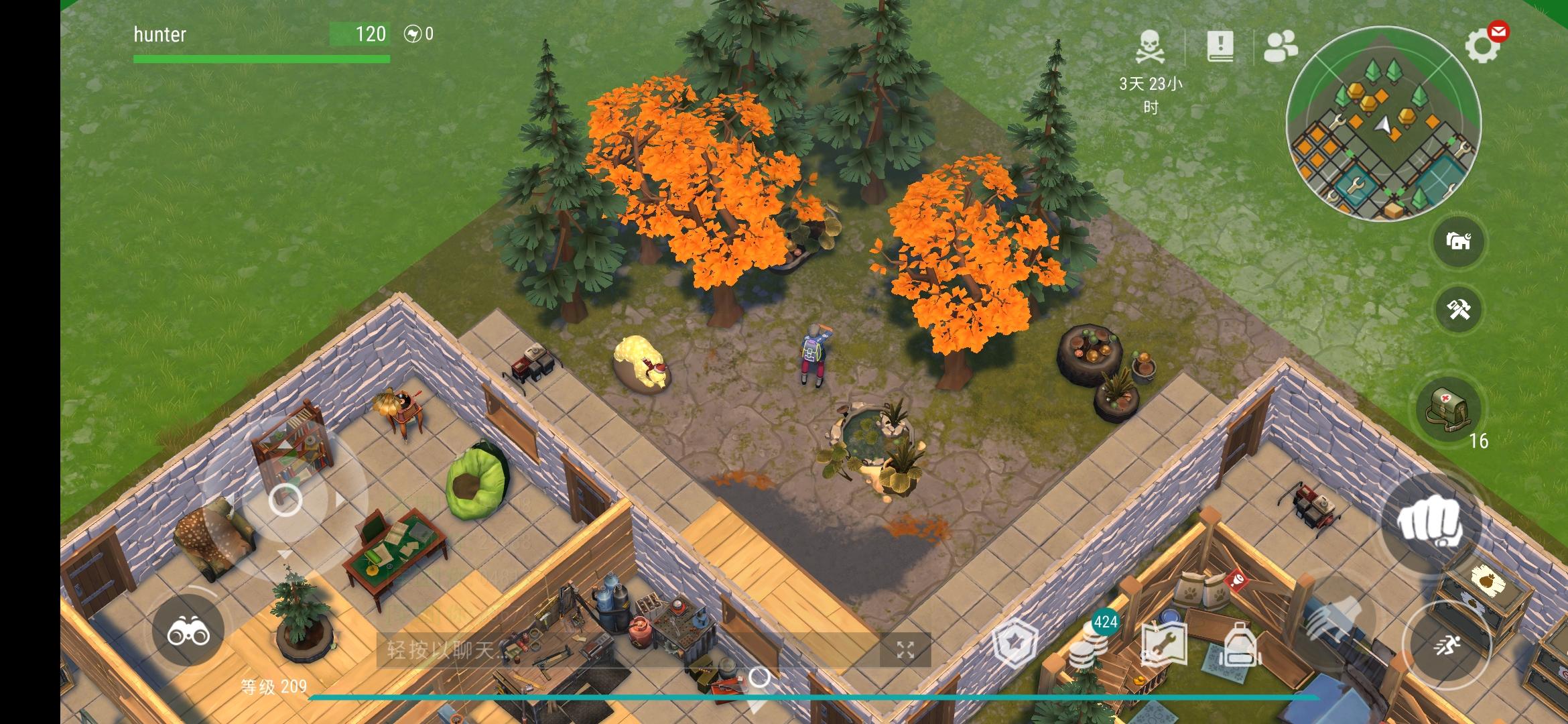Expand the chat window
The image size is (1568, 724).
[x=905, y=649]
